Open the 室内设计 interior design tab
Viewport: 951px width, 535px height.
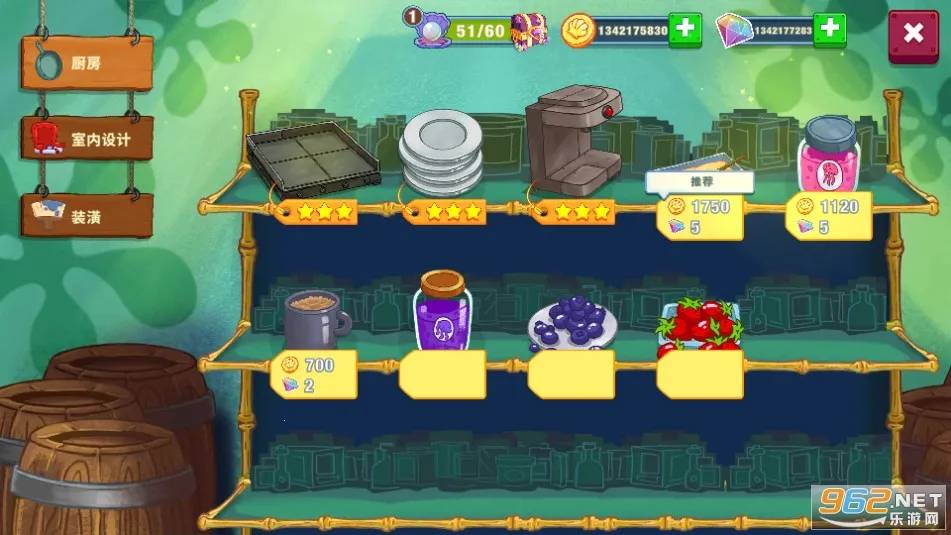pos(88,138)
